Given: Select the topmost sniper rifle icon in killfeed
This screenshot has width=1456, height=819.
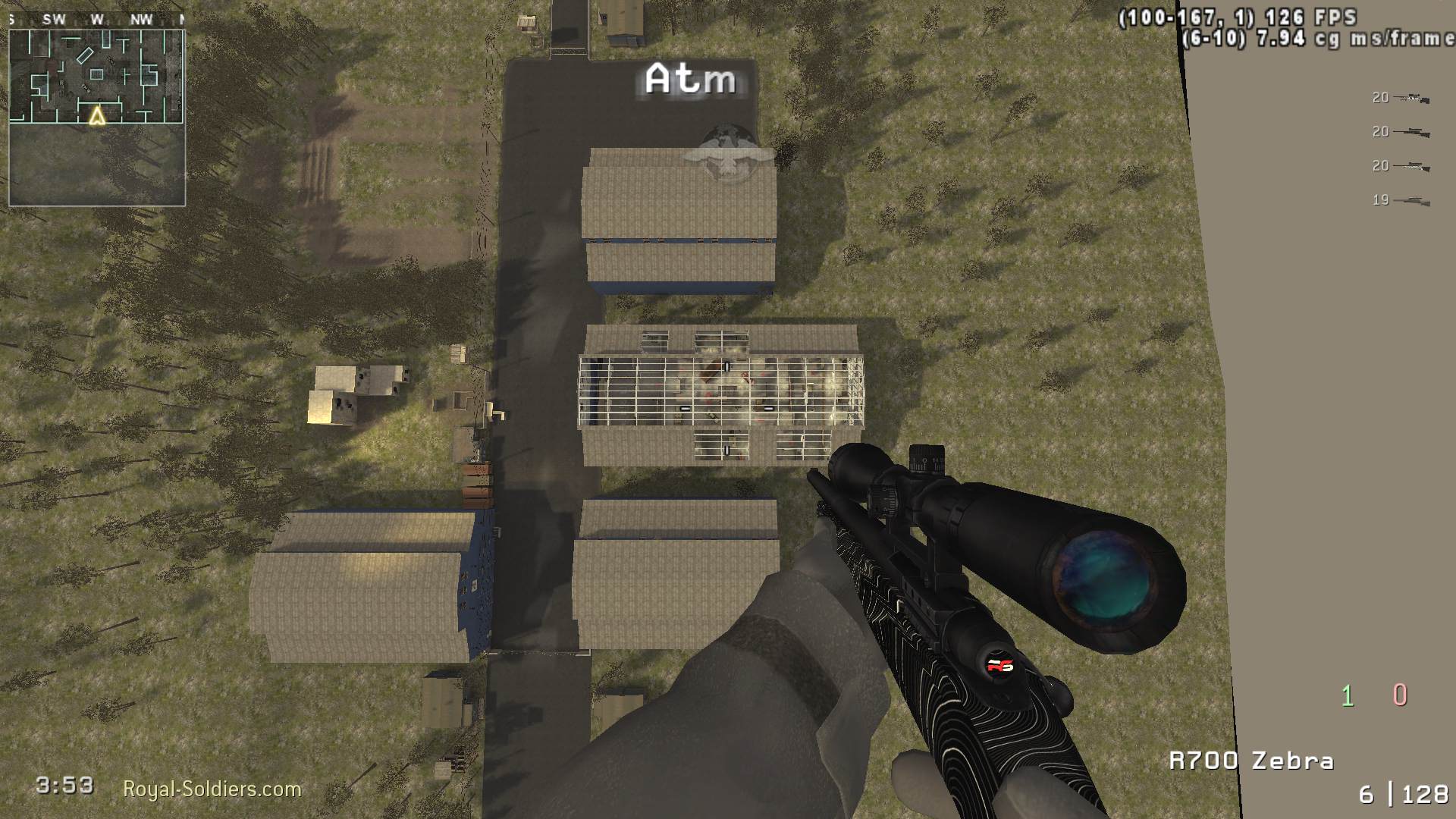Looking at the screenshot, I should 1410,97.
